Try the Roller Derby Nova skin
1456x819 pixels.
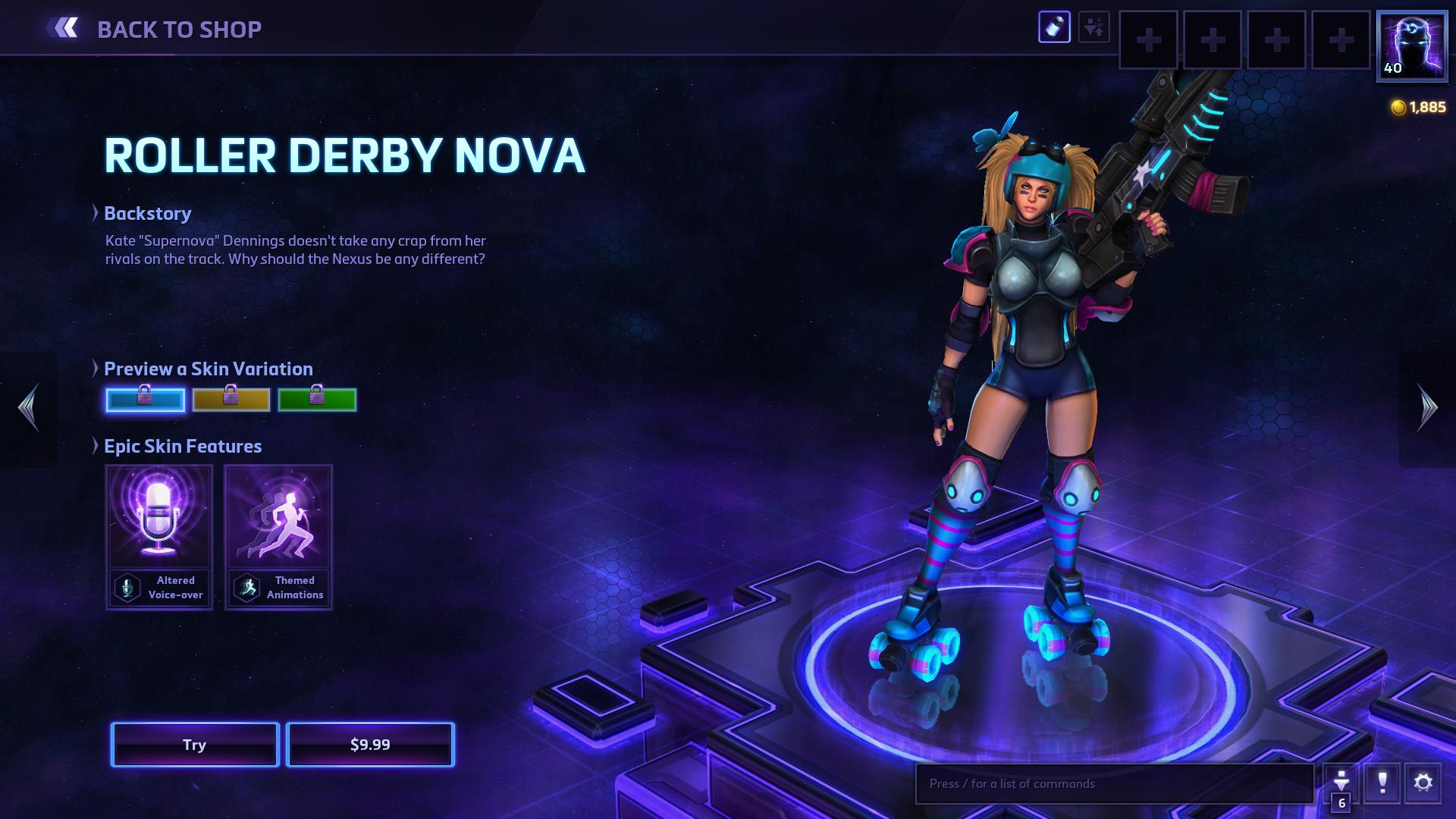tap(195, 745)
